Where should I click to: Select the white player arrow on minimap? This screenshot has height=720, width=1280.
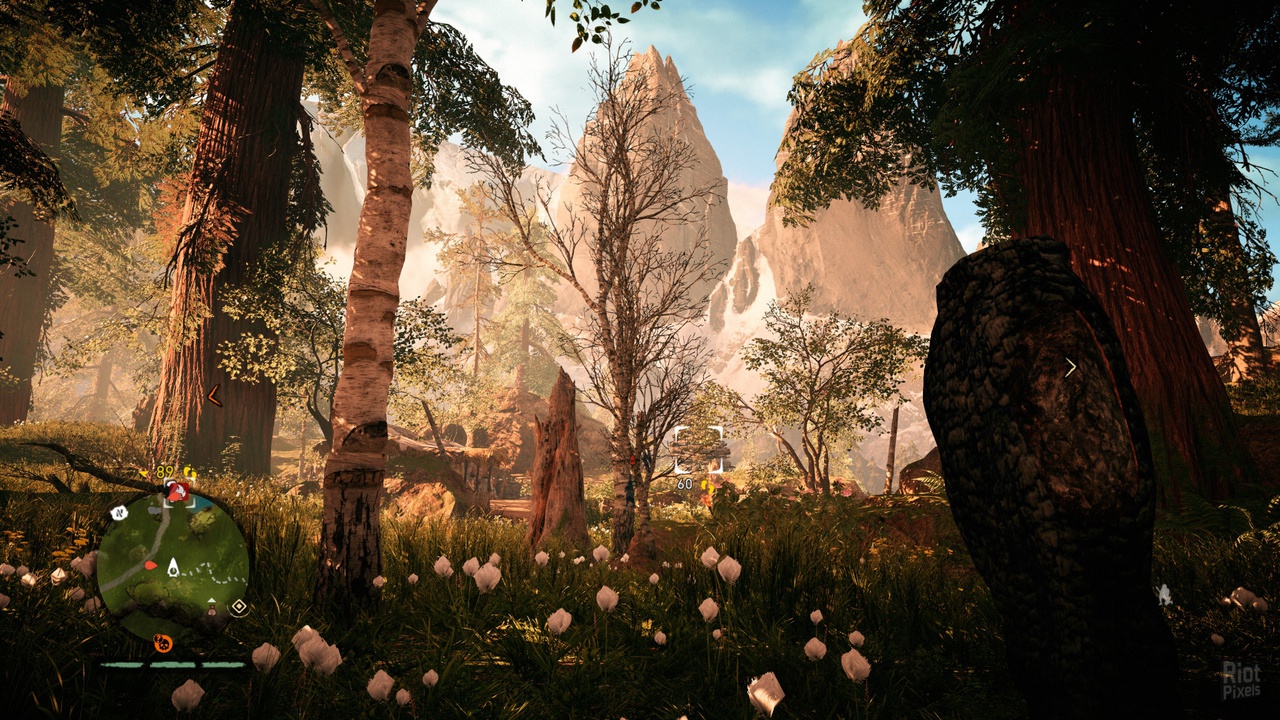(x=173, y=568)
